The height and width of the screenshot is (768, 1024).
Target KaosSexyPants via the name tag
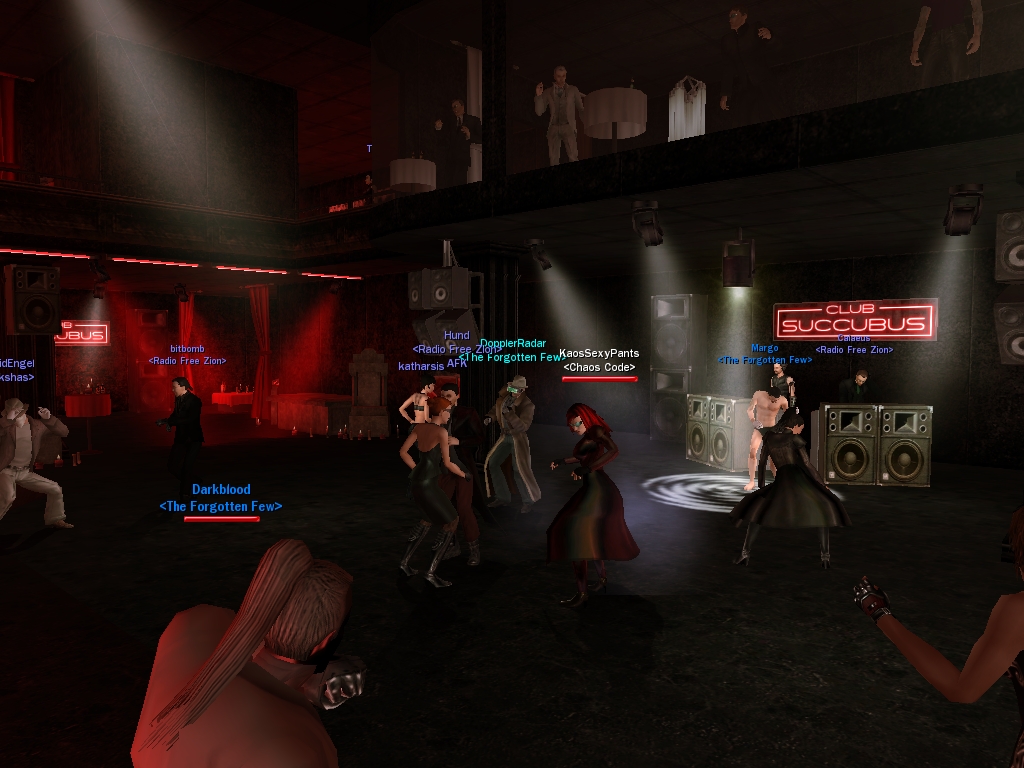599,353
